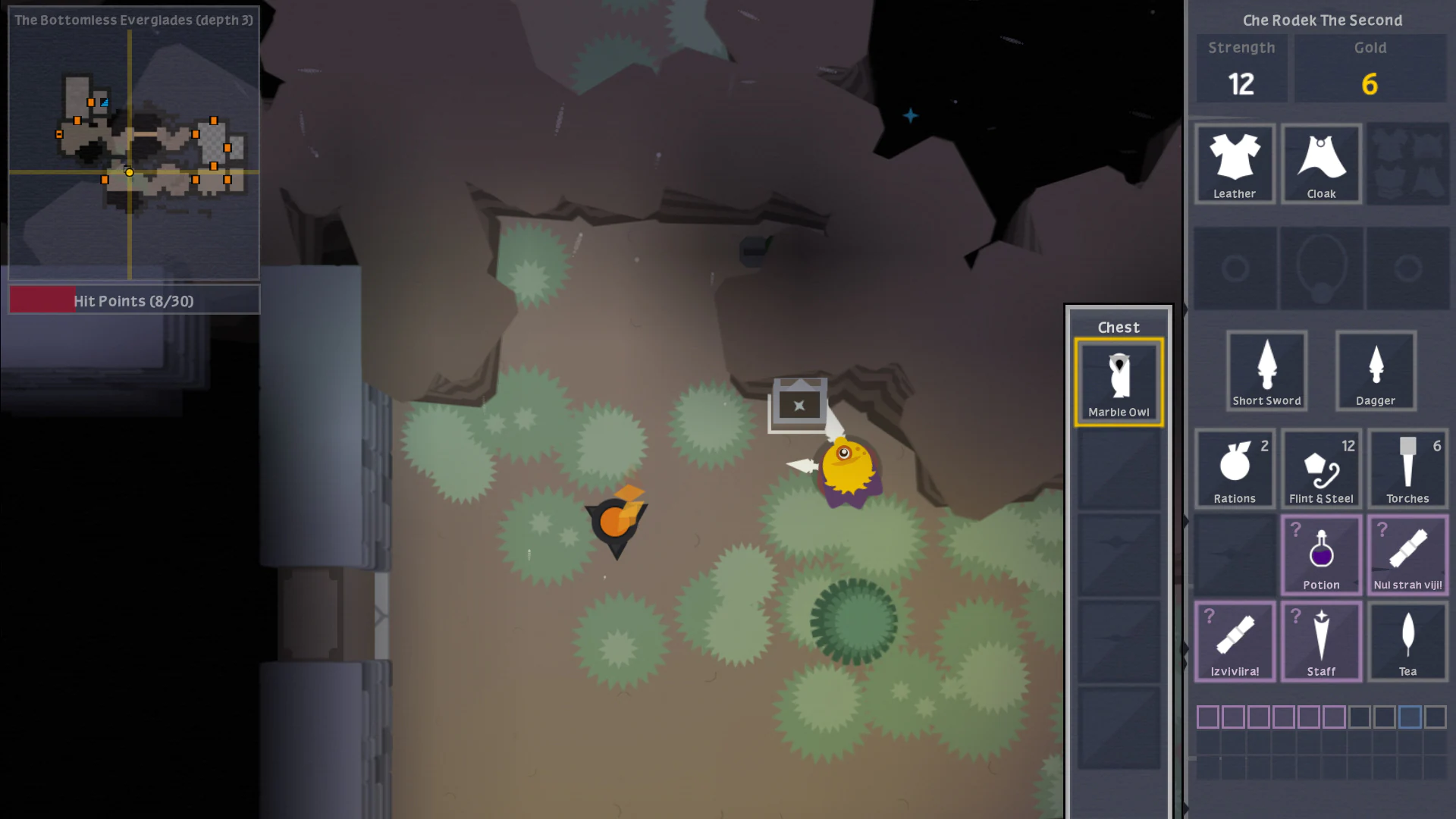Click the Rations stack of 2
1456x819 pixels.
1235,469
